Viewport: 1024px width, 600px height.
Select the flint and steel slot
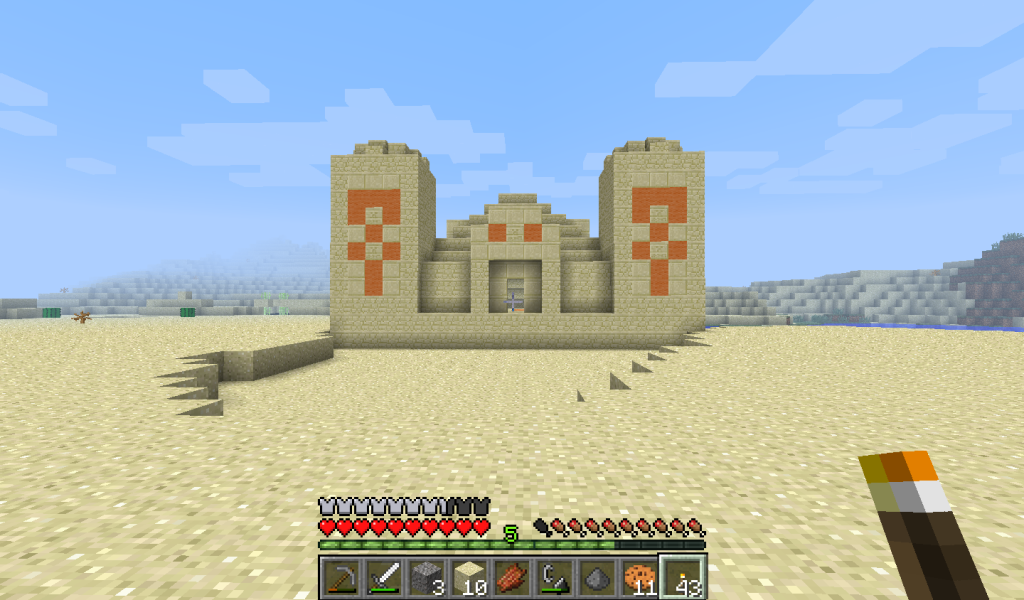pyautogui.click(x=555, y=577)
